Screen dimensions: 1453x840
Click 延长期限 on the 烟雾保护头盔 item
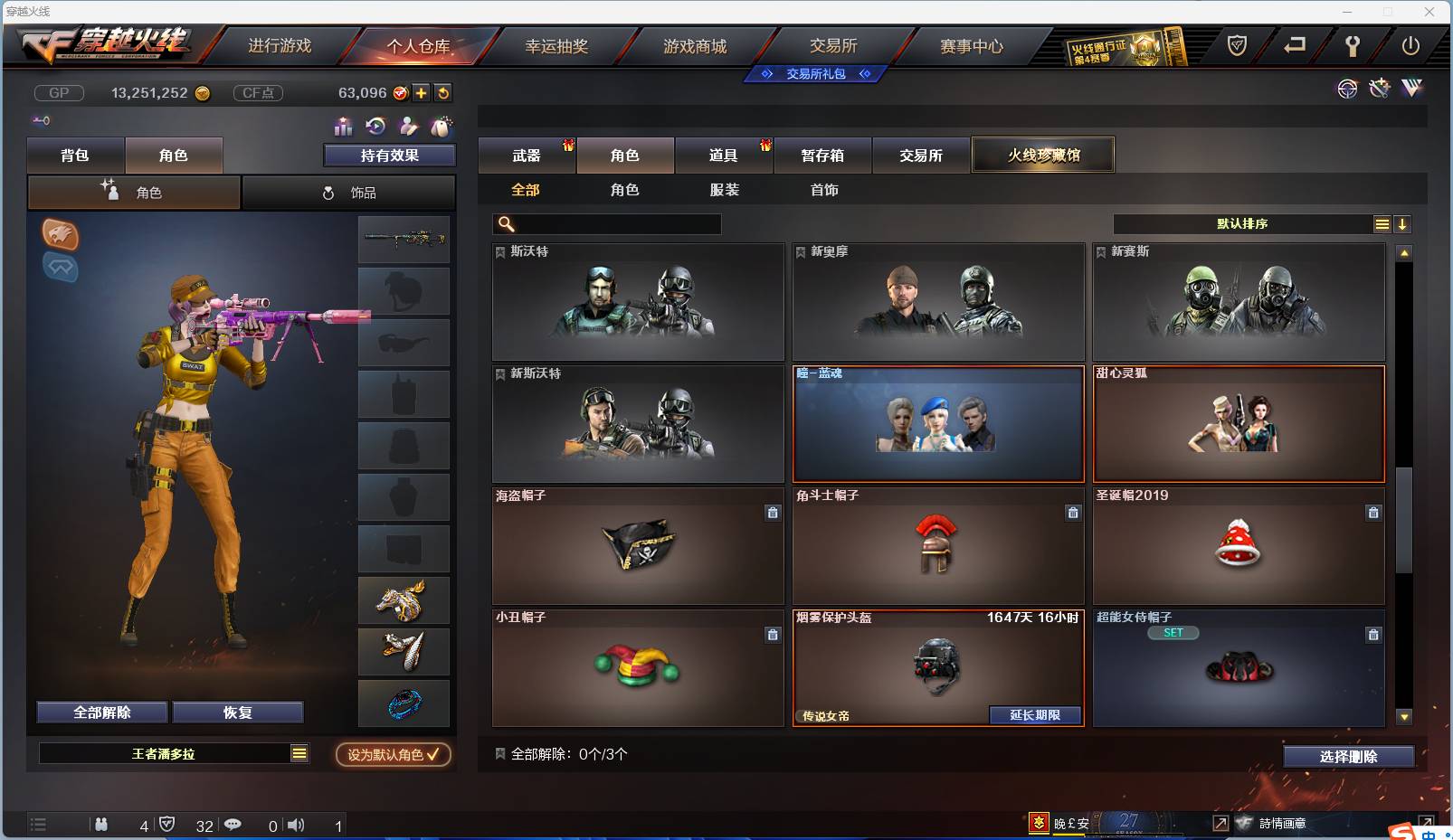coord(1034,714)
